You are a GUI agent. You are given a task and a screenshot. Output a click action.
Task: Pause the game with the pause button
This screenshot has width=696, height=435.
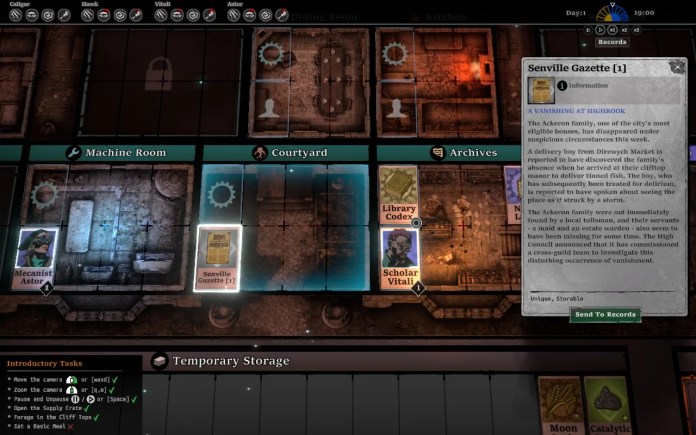[588, 31]
